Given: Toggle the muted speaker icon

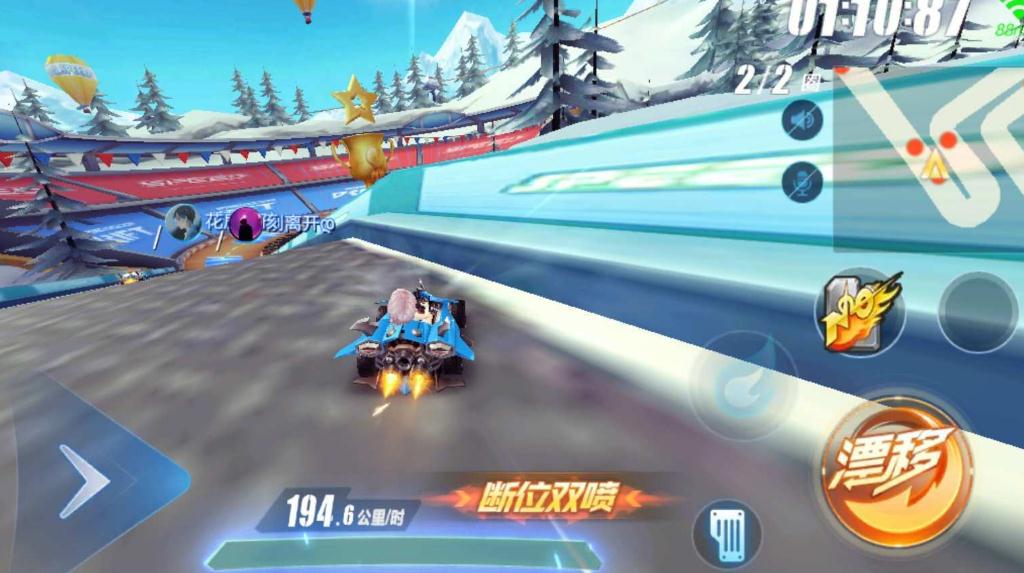Looking at the screenshot, I should point(802,120).
